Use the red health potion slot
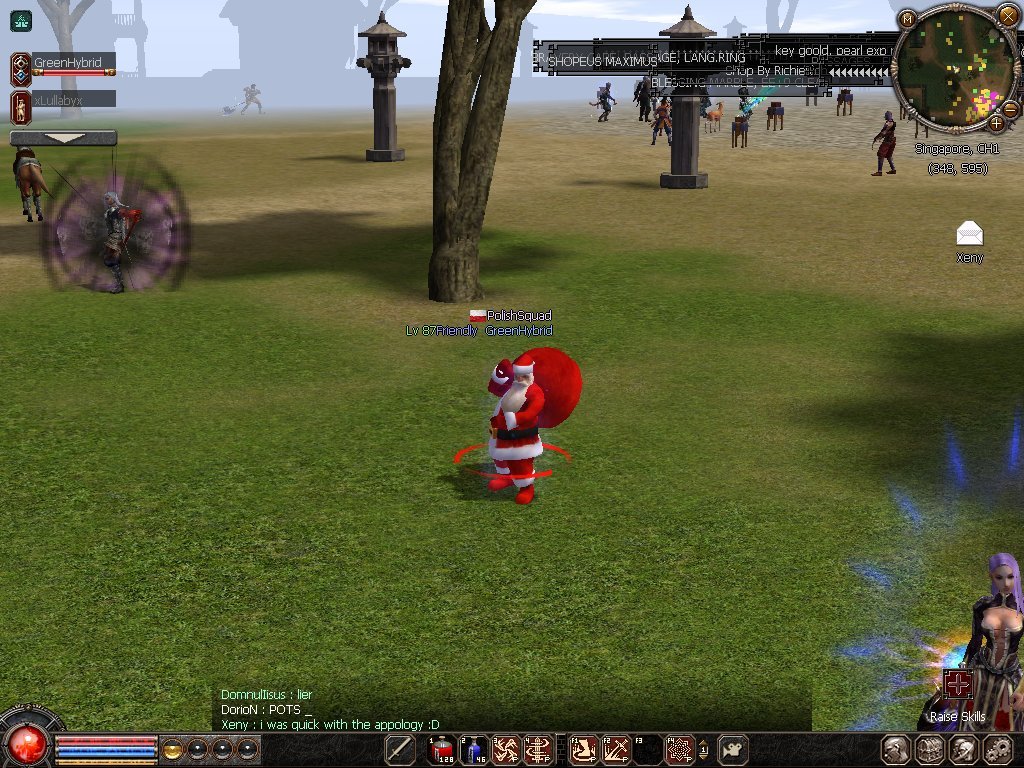This screenshot has height=768, width=1024. click(443, 749)
